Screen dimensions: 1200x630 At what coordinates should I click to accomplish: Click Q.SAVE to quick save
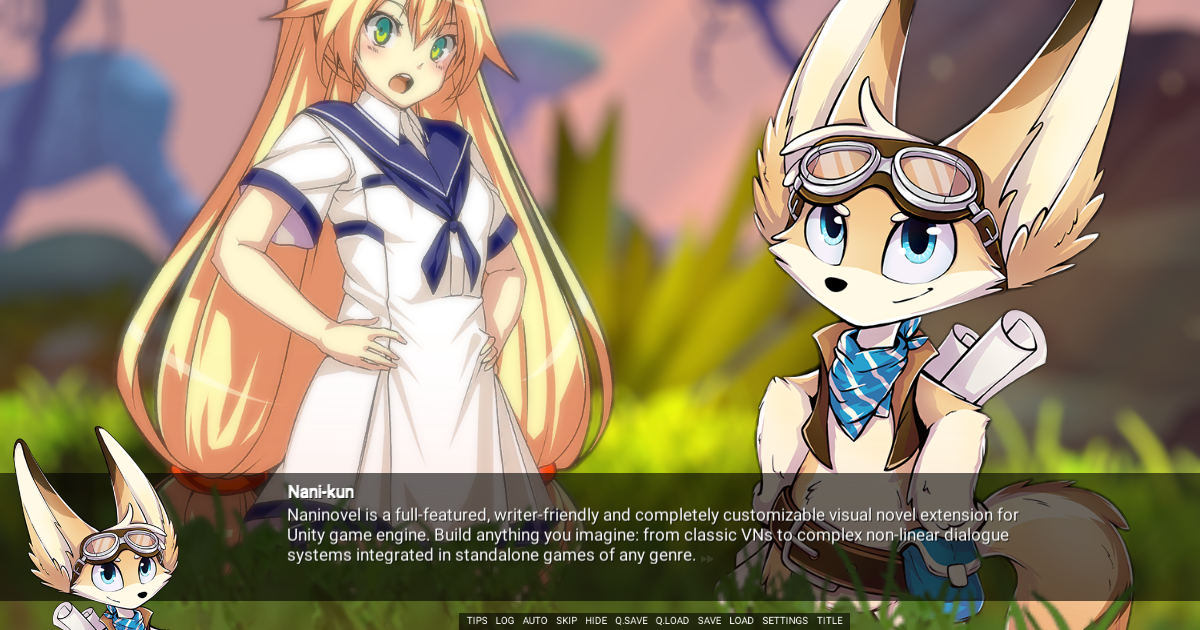(x=631, y=621)
